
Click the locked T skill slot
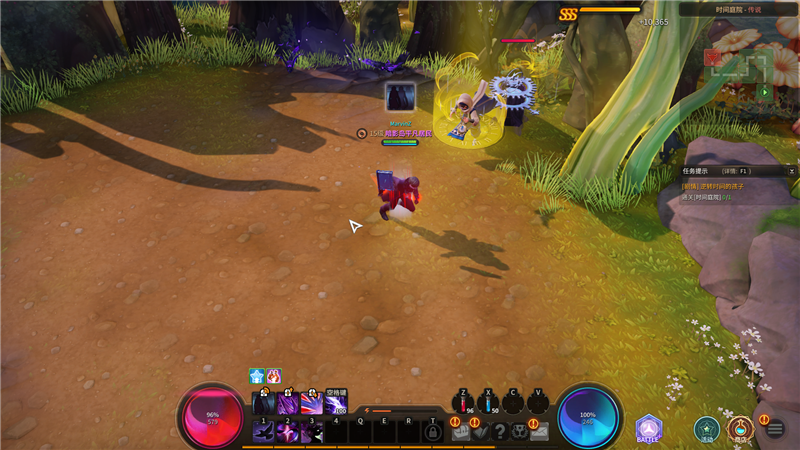[x=432, y=431]
